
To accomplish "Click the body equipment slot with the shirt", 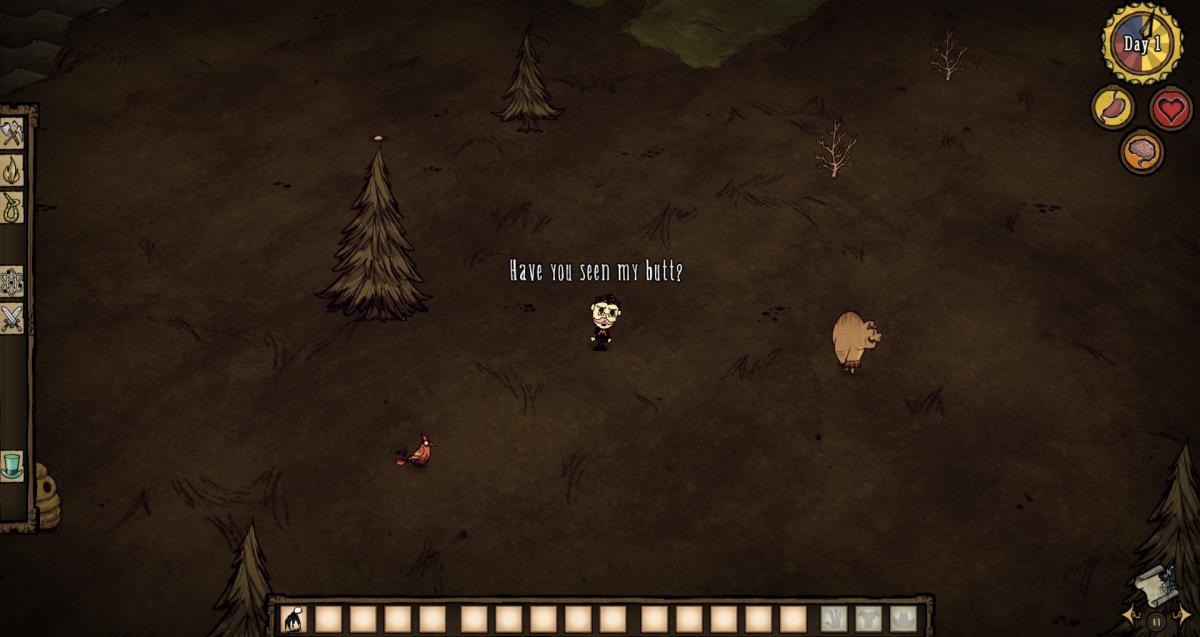I will 868,619.
